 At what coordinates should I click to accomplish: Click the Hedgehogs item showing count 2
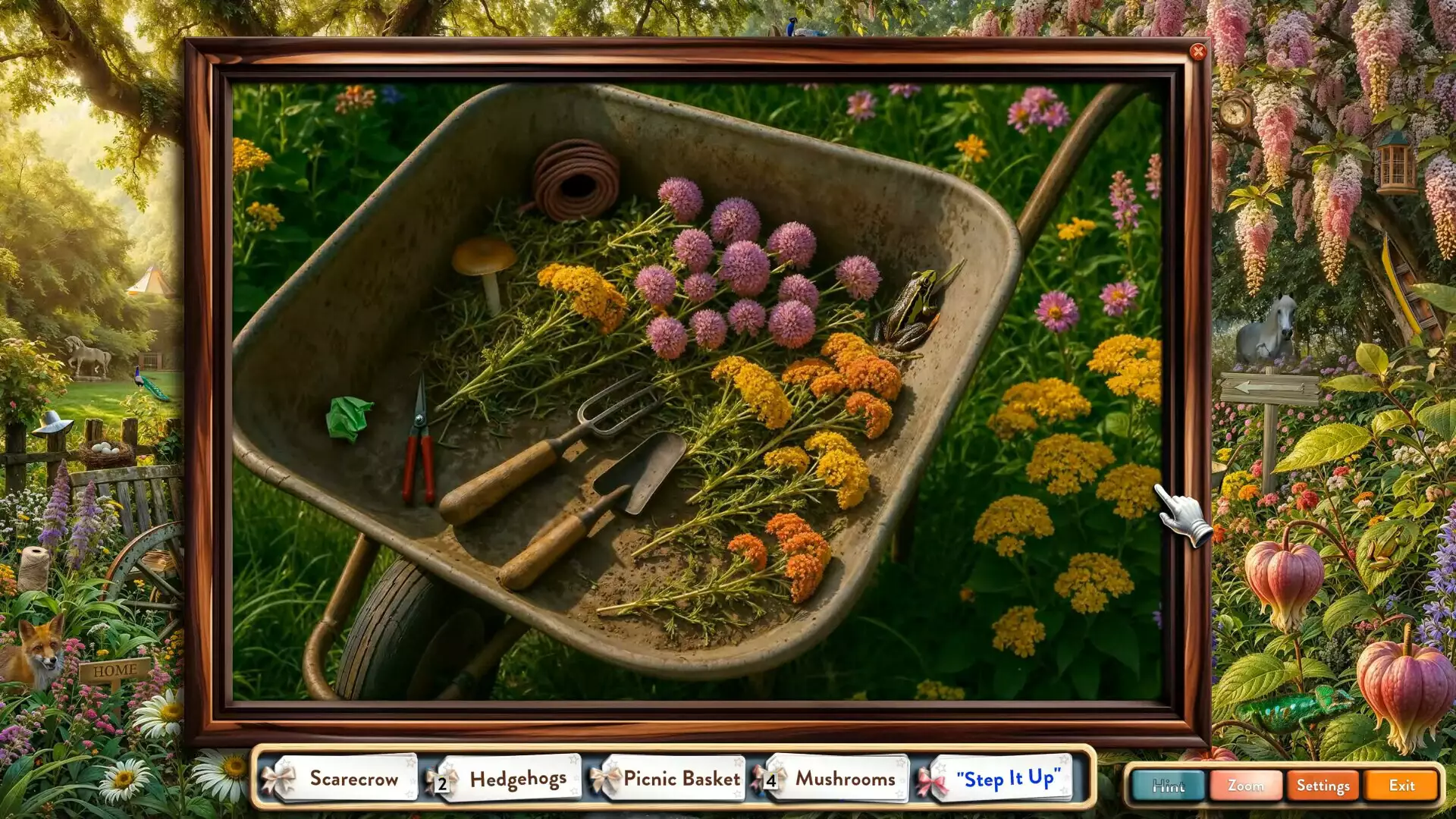tap(518, 778)
